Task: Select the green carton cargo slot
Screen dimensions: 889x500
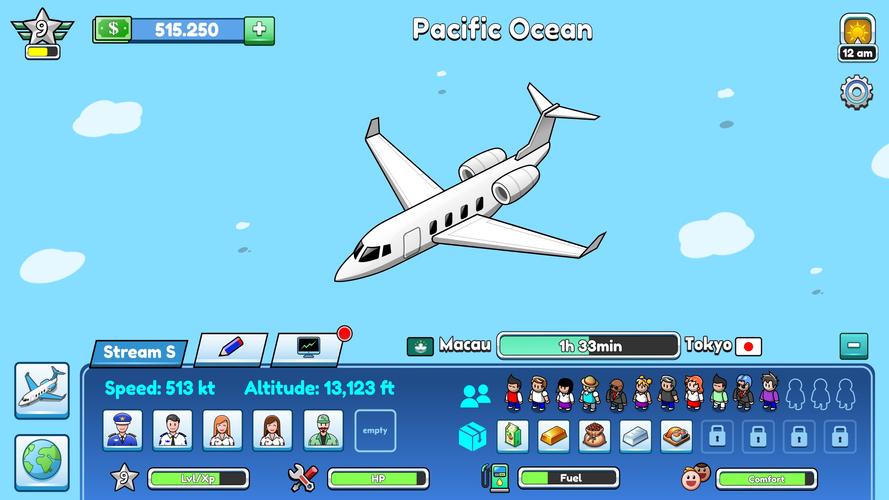Action: pyautogui.click(x=513, y=435)
